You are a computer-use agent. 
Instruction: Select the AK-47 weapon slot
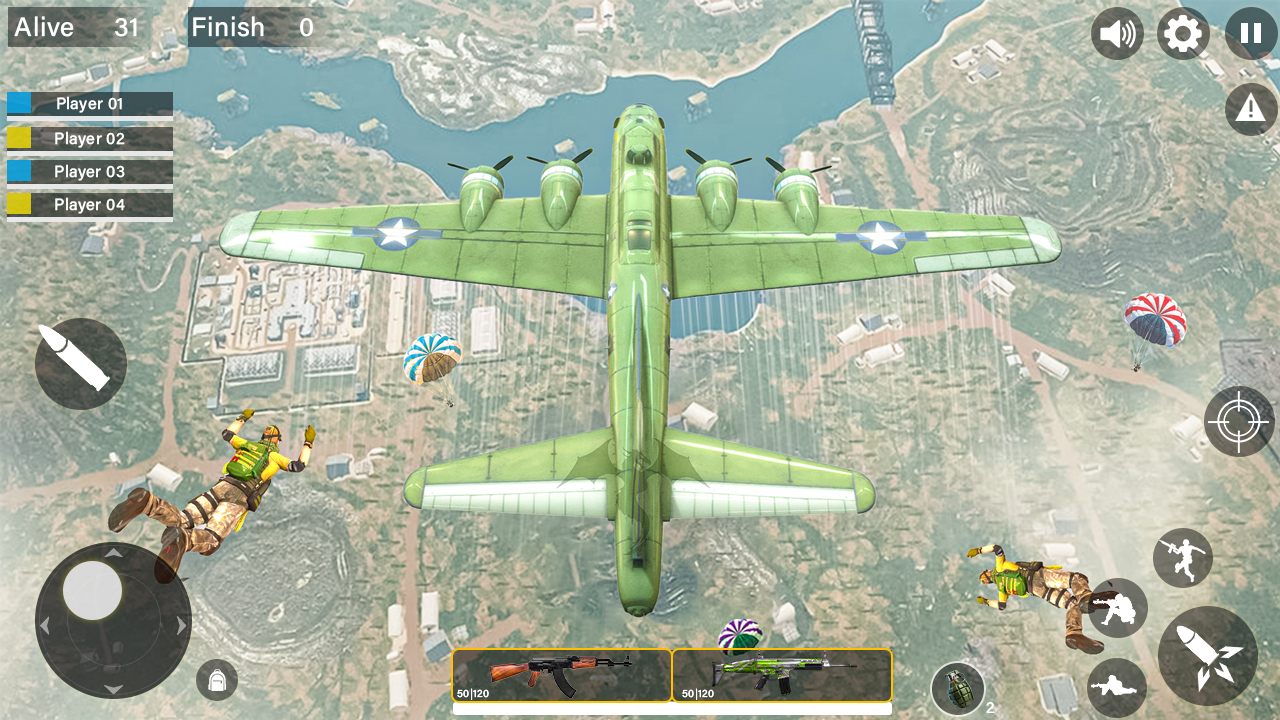click(x=562, y=675)
